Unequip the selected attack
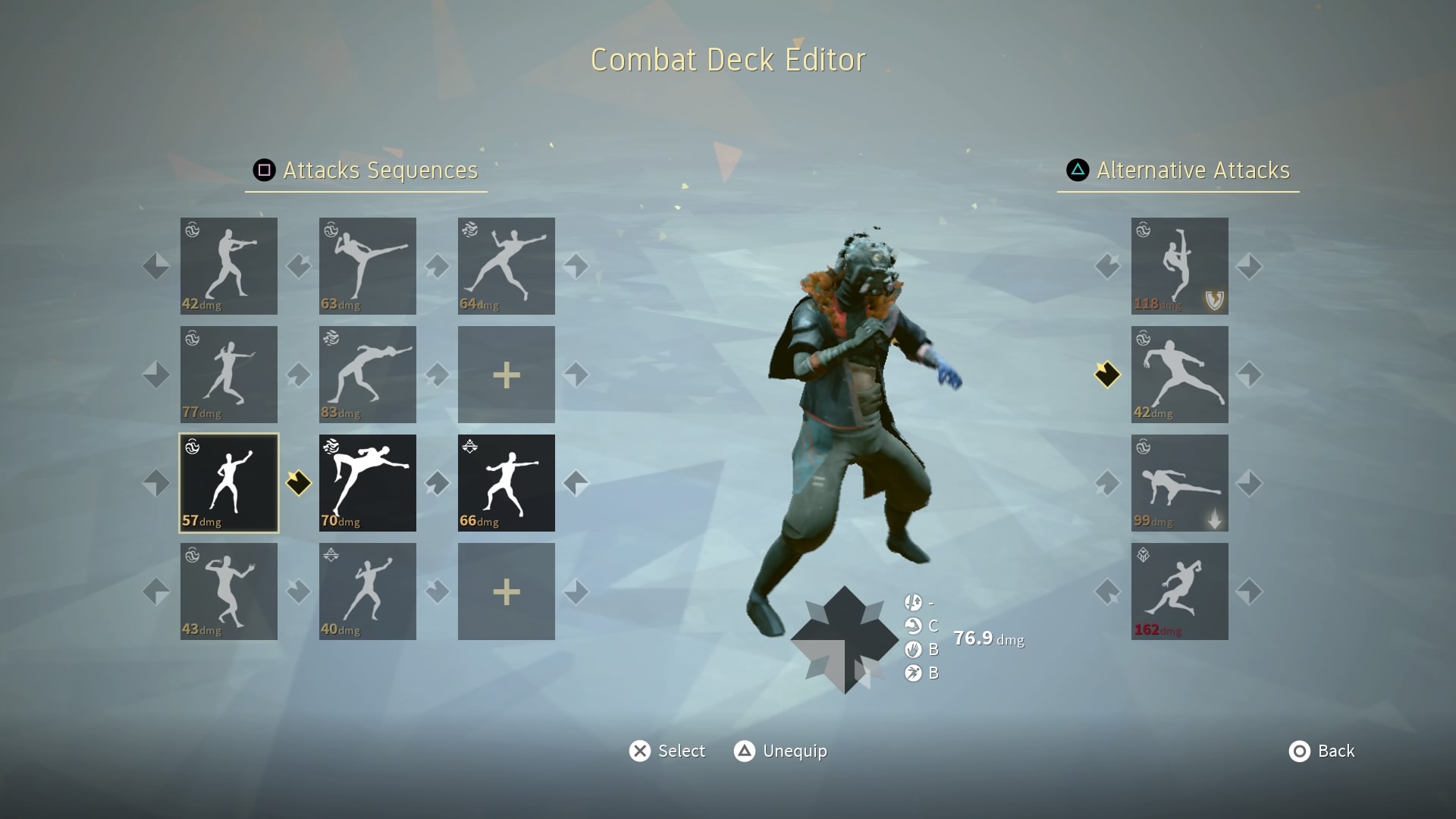1456x819 pixels. [780, 751]
